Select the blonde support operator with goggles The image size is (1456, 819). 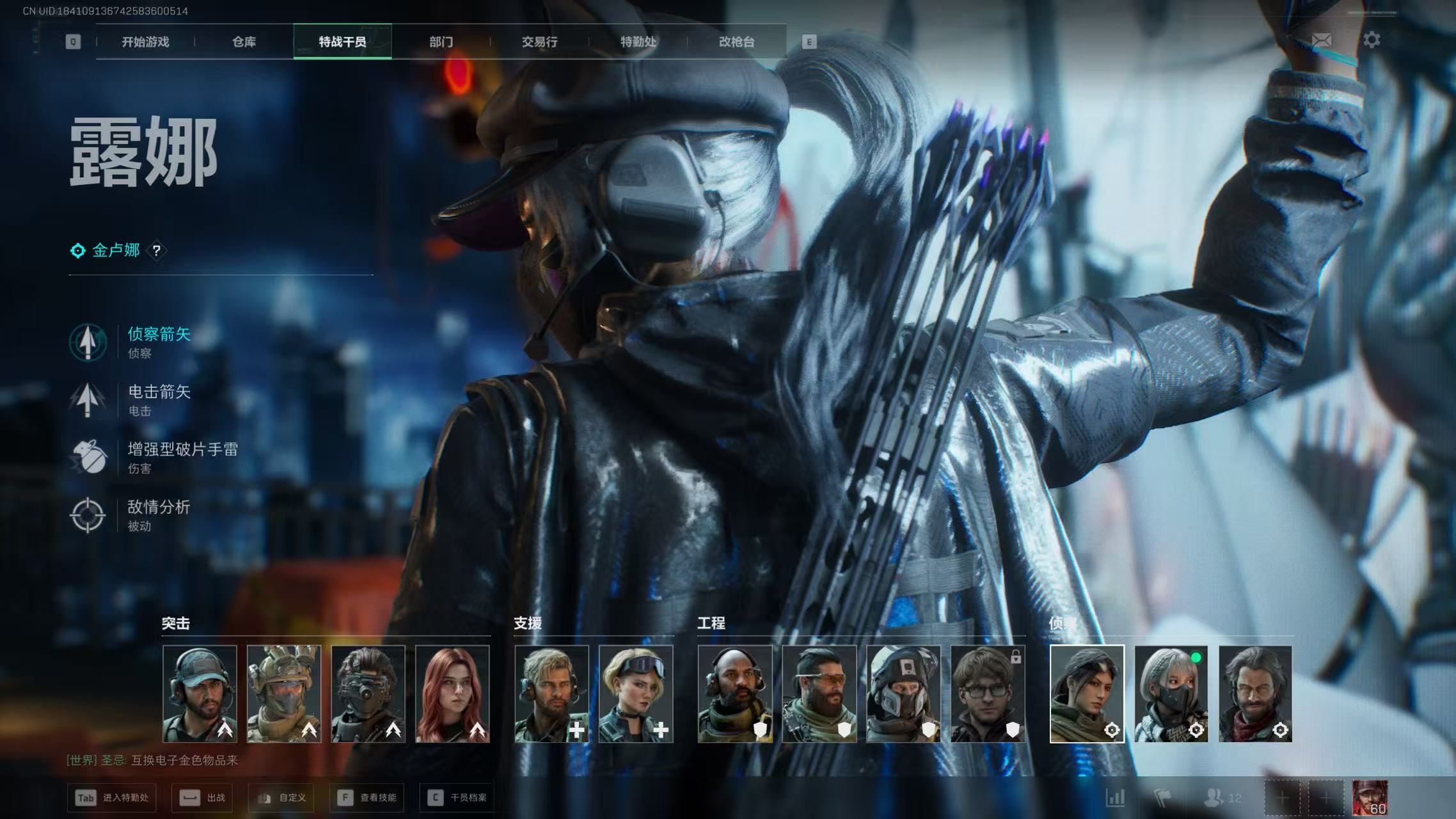pyautogui.click(x=636, y=694)
